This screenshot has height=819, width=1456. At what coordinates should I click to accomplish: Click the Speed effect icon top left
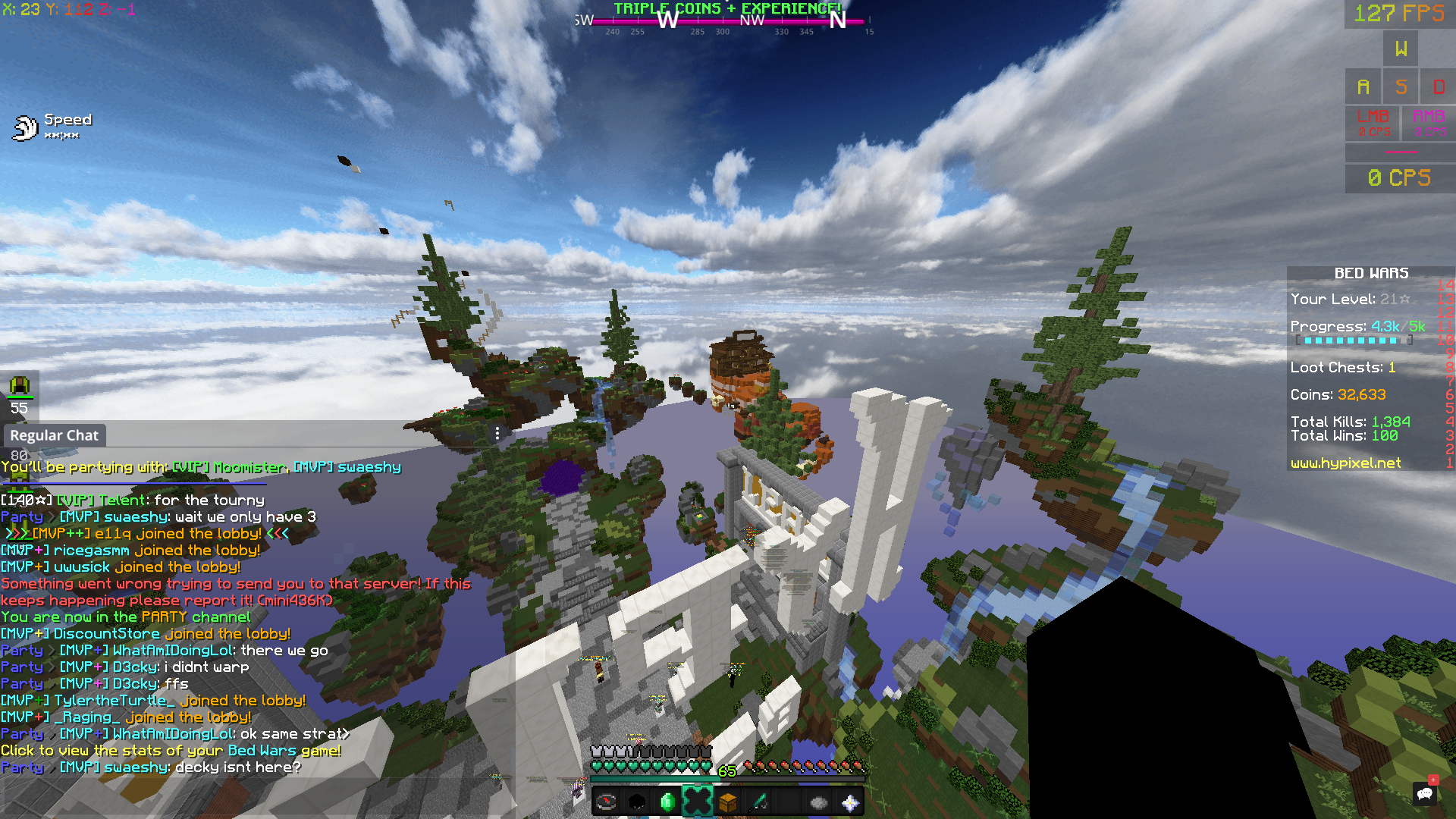coord(25,127)
